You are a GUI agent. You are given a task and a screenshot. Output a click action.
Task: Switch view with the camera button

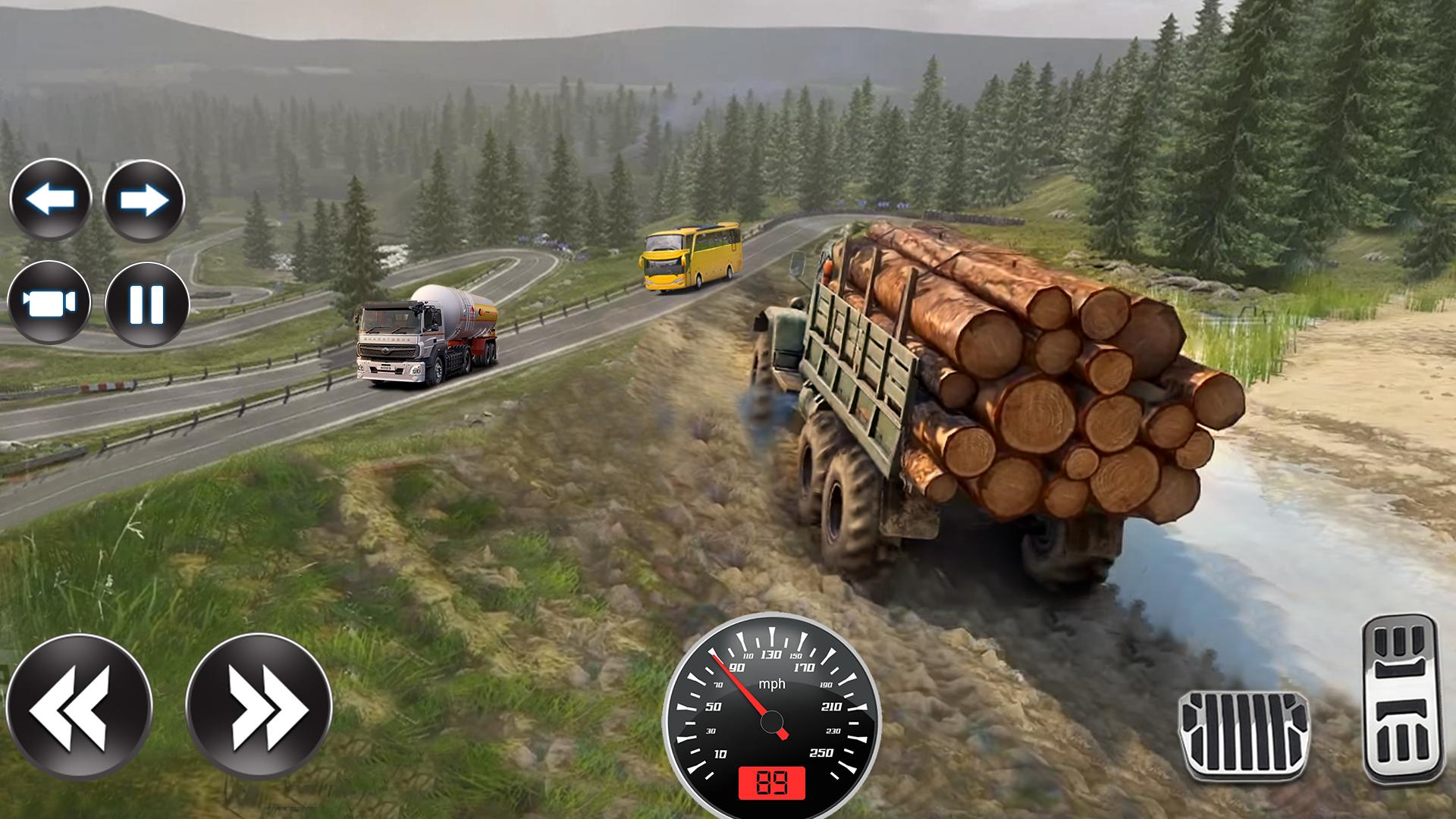click(x=49, y=303)
